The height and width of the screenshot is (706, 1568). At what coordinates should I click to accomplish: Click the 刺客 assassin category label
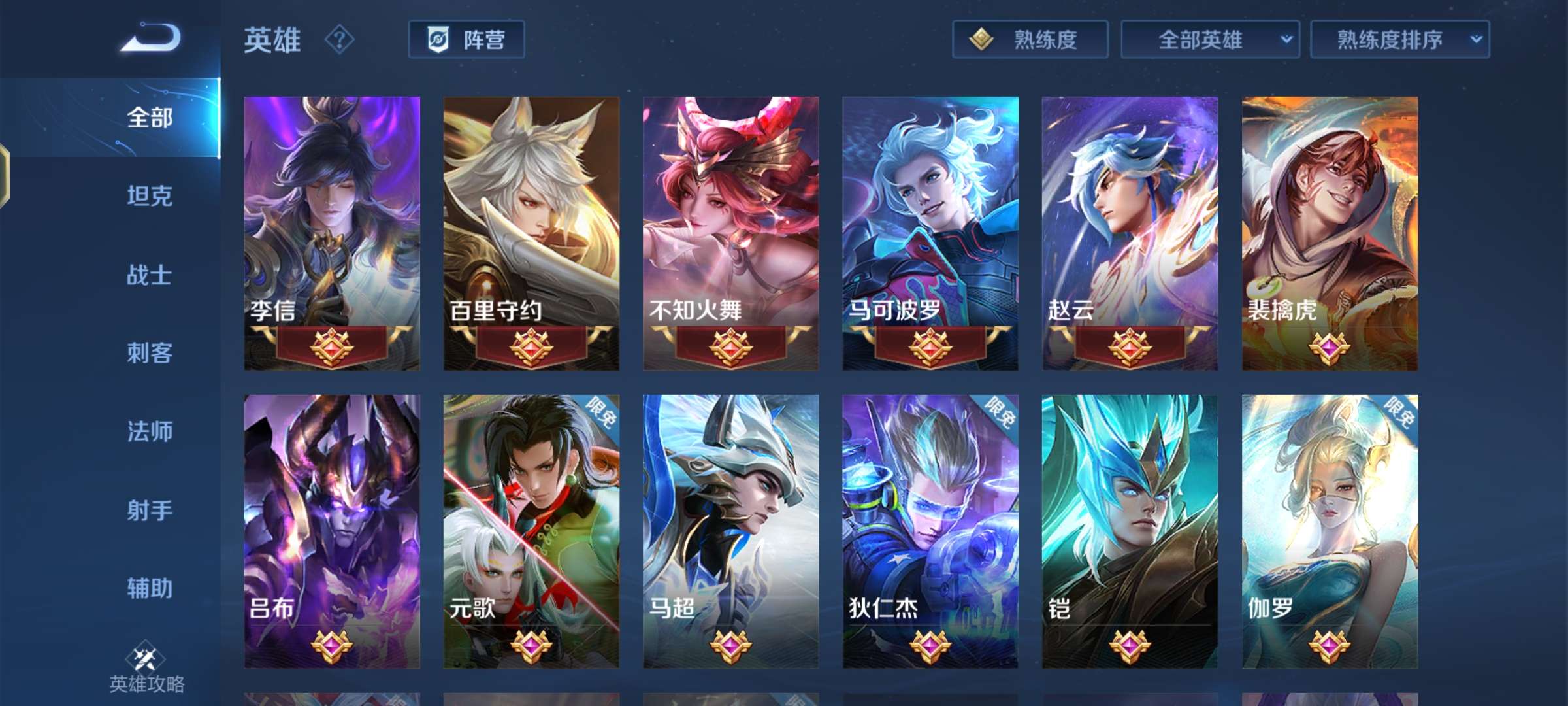[149, 354]
